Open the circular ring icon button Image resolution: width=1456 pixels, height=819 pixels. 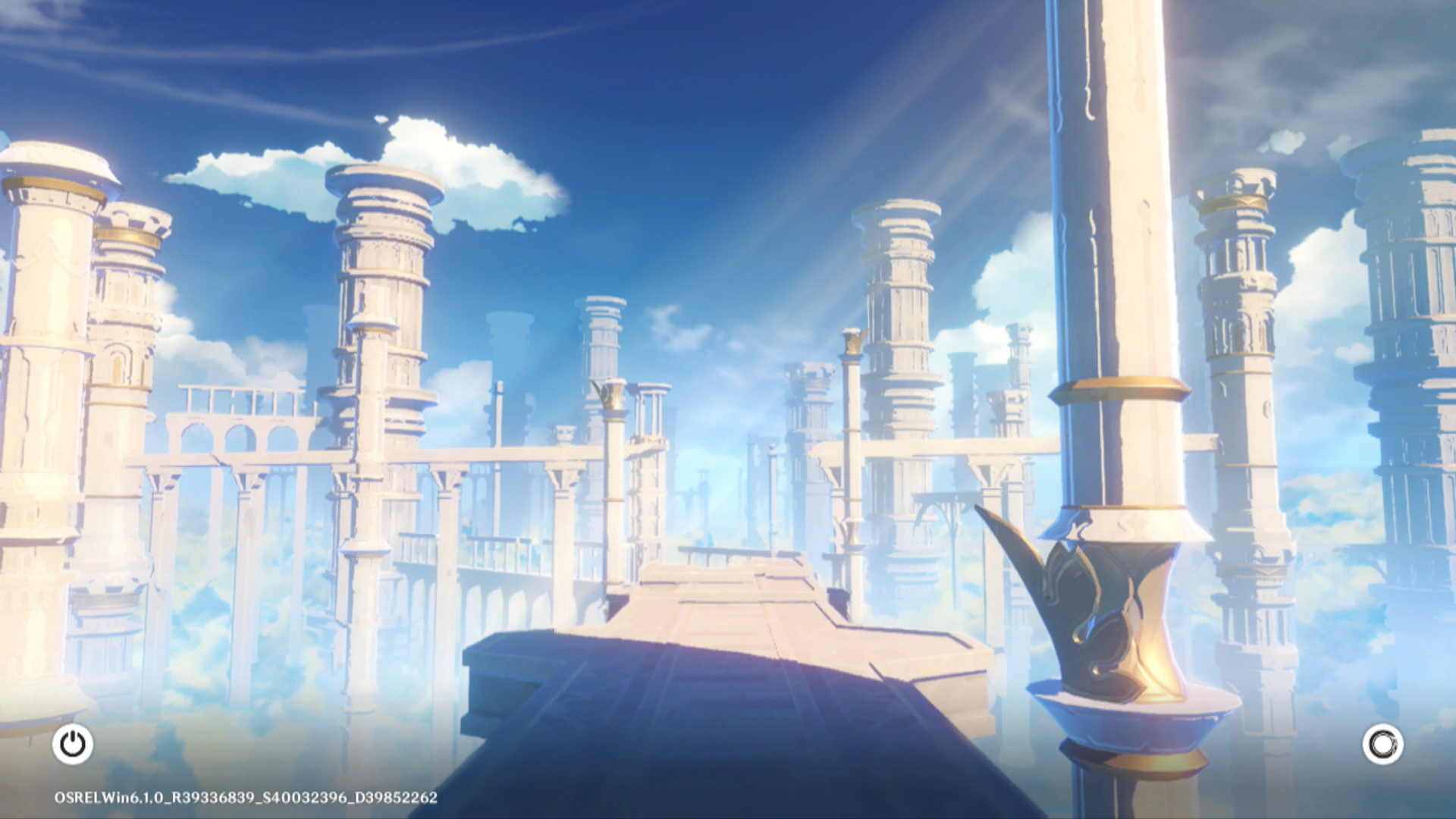tap(1382, 744)
